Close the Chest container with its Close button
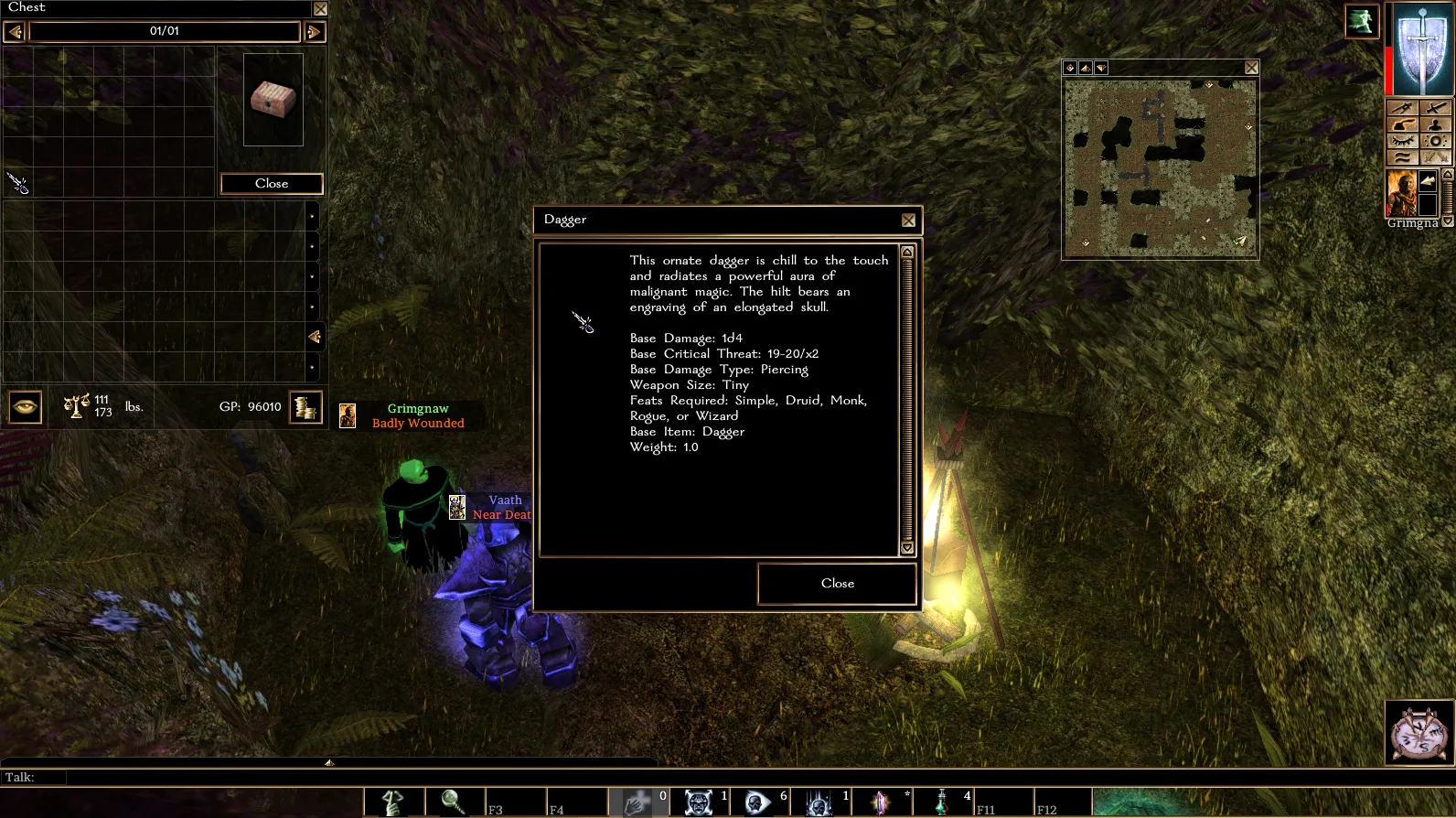Screen dimensions: 1456x818 pyautogui.click(x=272, y=184)
